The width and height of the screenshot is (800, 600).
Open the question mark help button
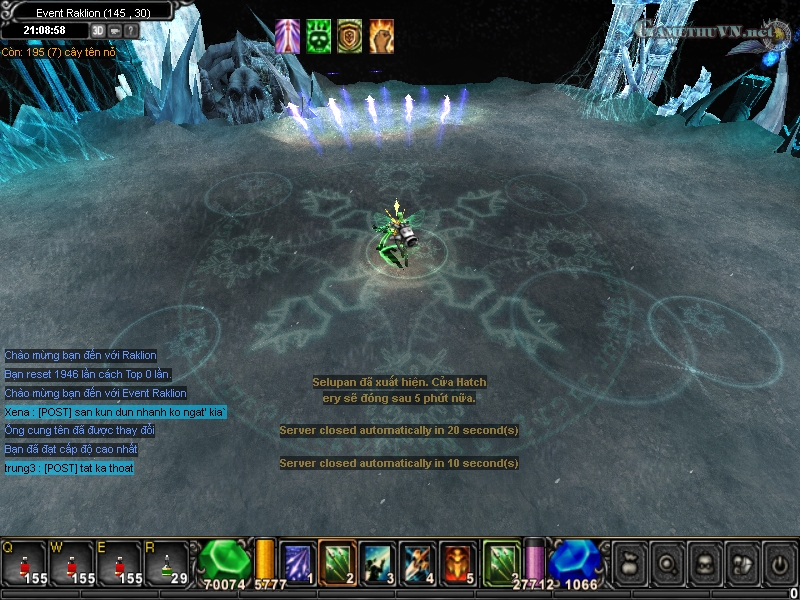131,30
